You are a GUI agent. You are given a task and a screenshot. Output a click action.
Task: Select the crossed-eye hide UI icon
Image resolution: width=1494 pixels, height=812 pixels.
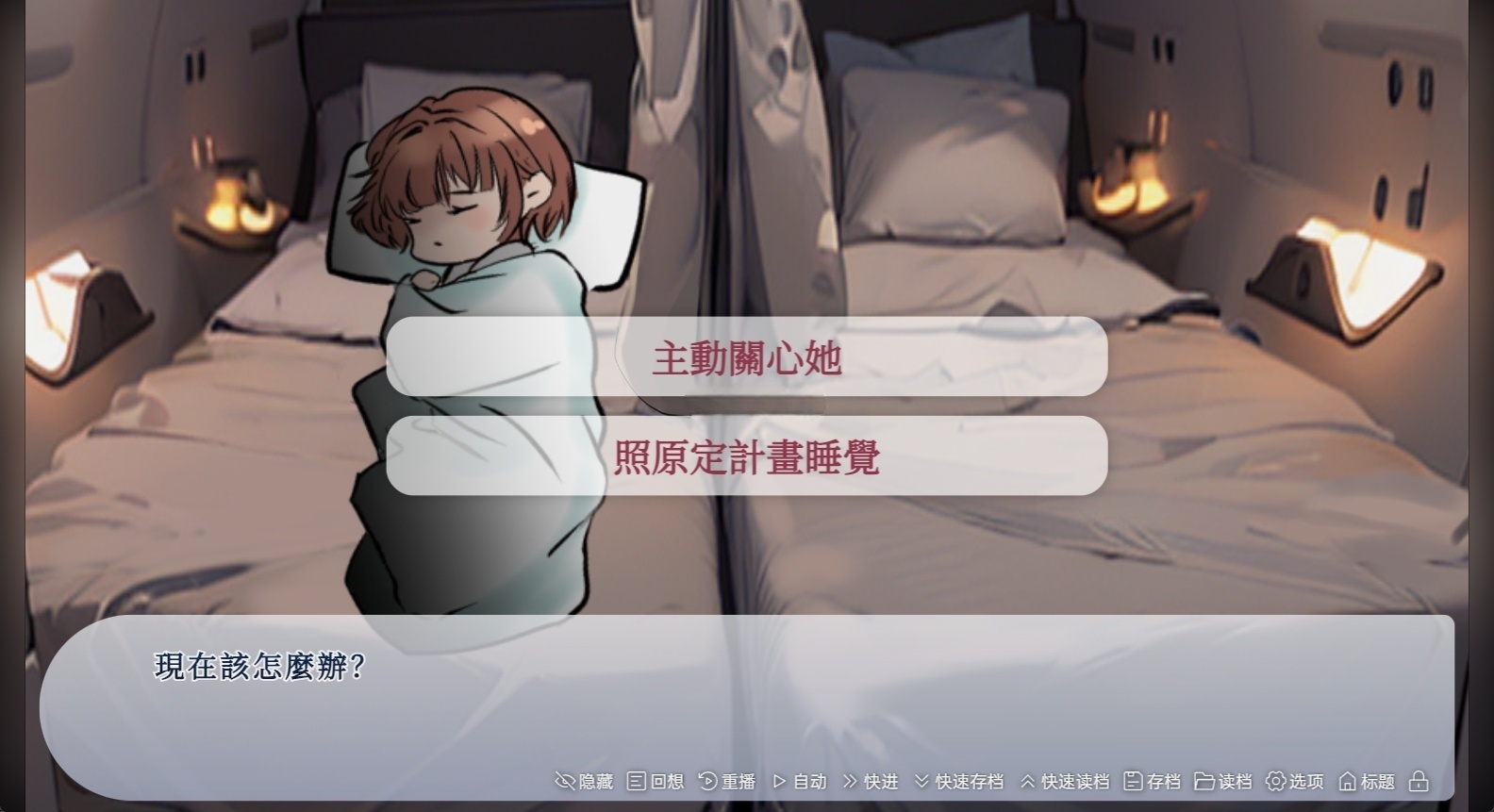click(x=564, y=781)
